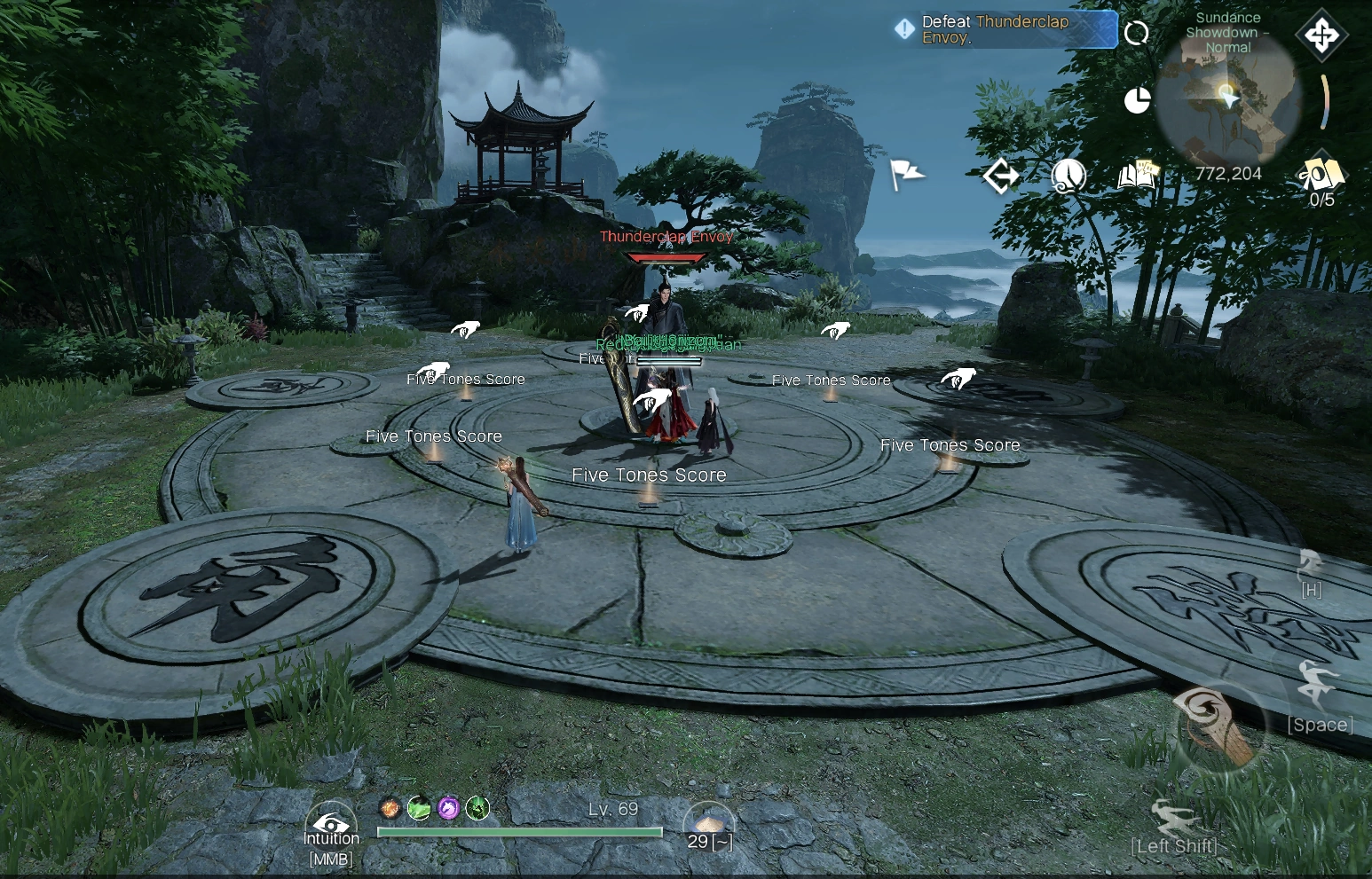Open the Defeat Thunderclap Envoy objective
The width and height of the screenshot is (1372, 879).
[1005, 29]
